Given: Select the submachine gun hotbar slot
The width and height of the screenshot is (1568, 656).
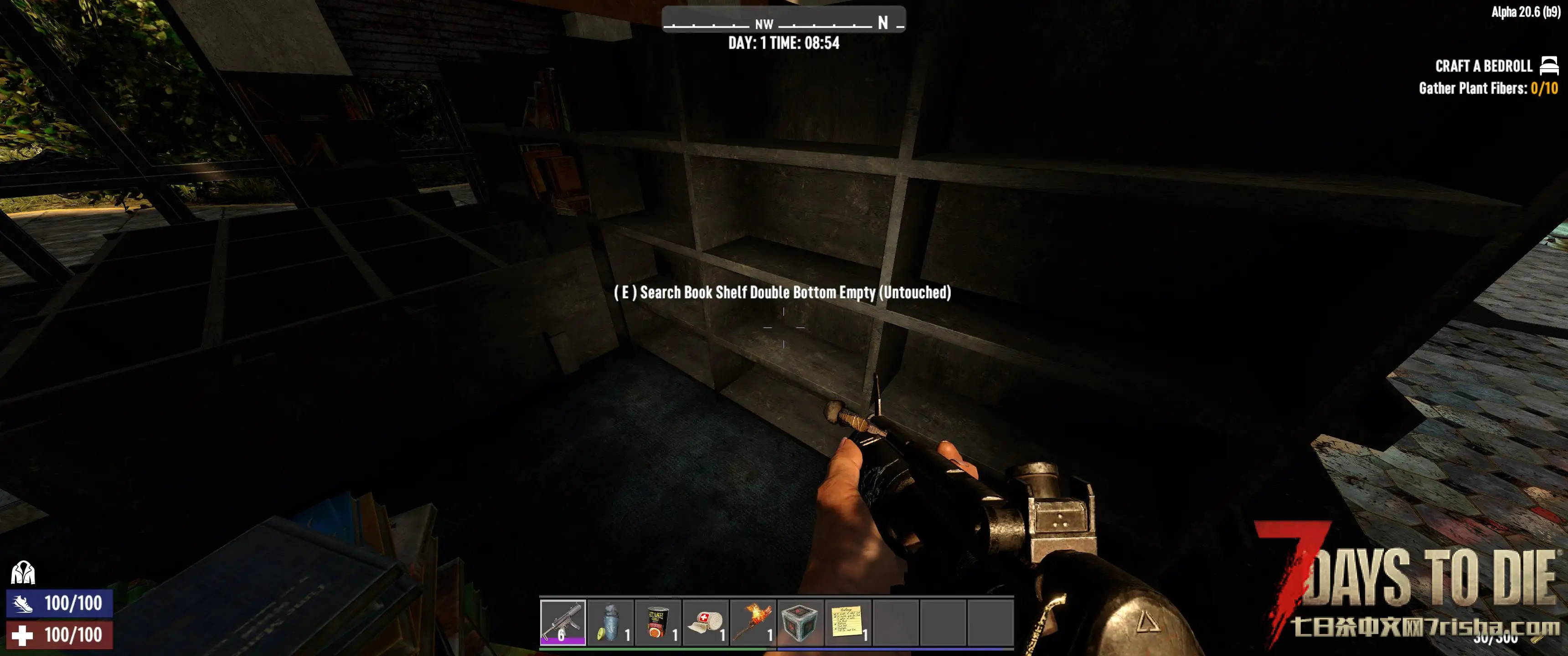Looking at the screenshot, I should click(x=562, y=621).
